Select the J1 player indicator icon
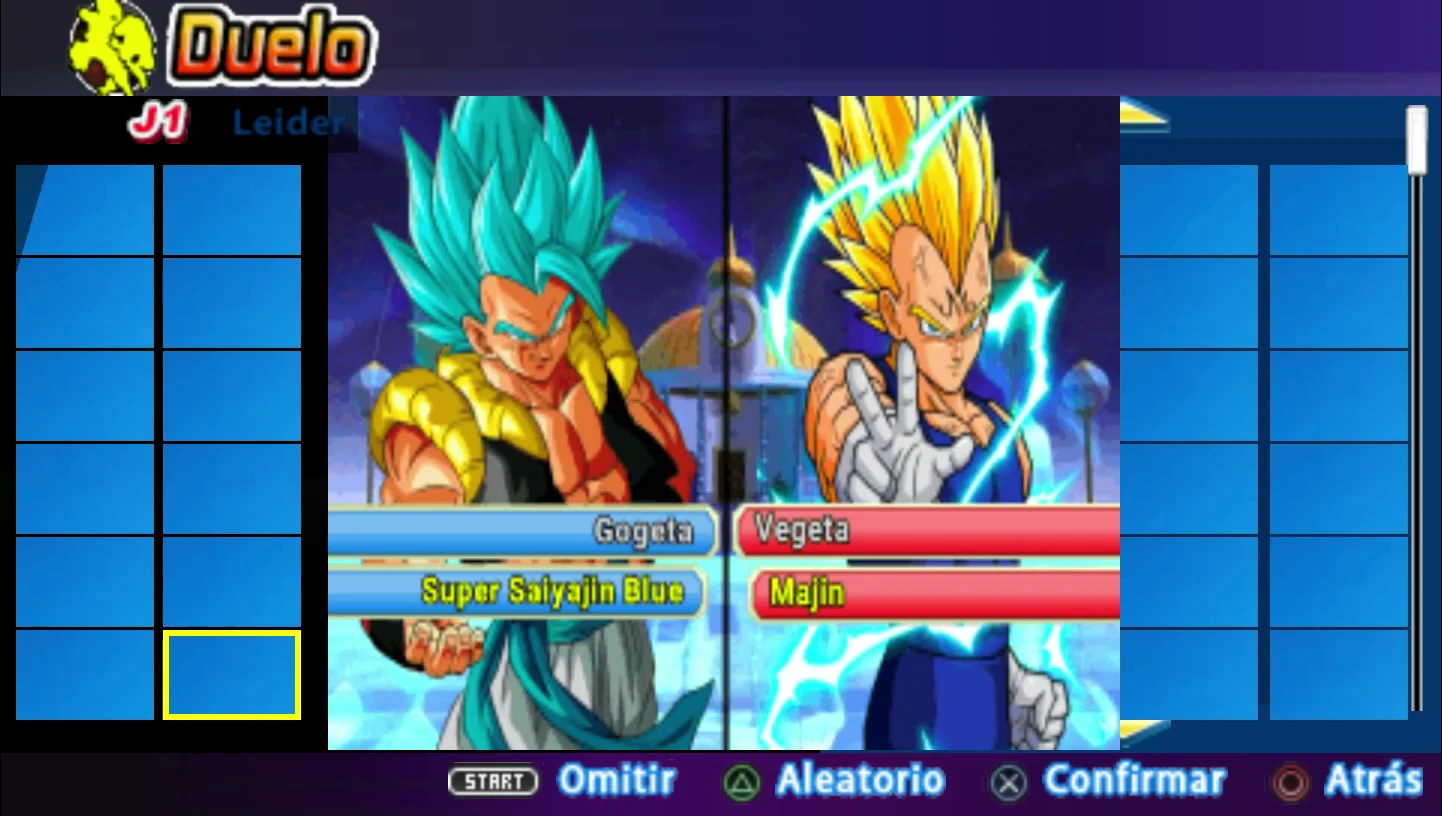 [x=157, y=120]
